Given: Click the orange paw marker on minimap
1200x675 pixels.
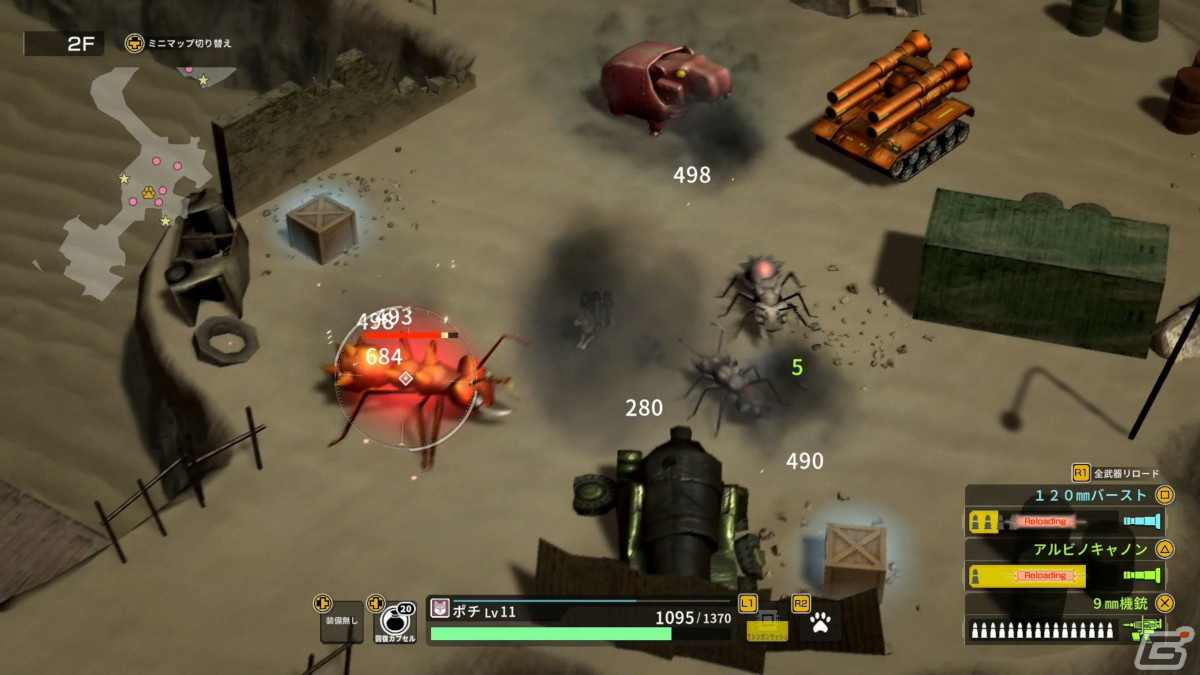Looking at the screenshot, I should (x=147, y=192).
